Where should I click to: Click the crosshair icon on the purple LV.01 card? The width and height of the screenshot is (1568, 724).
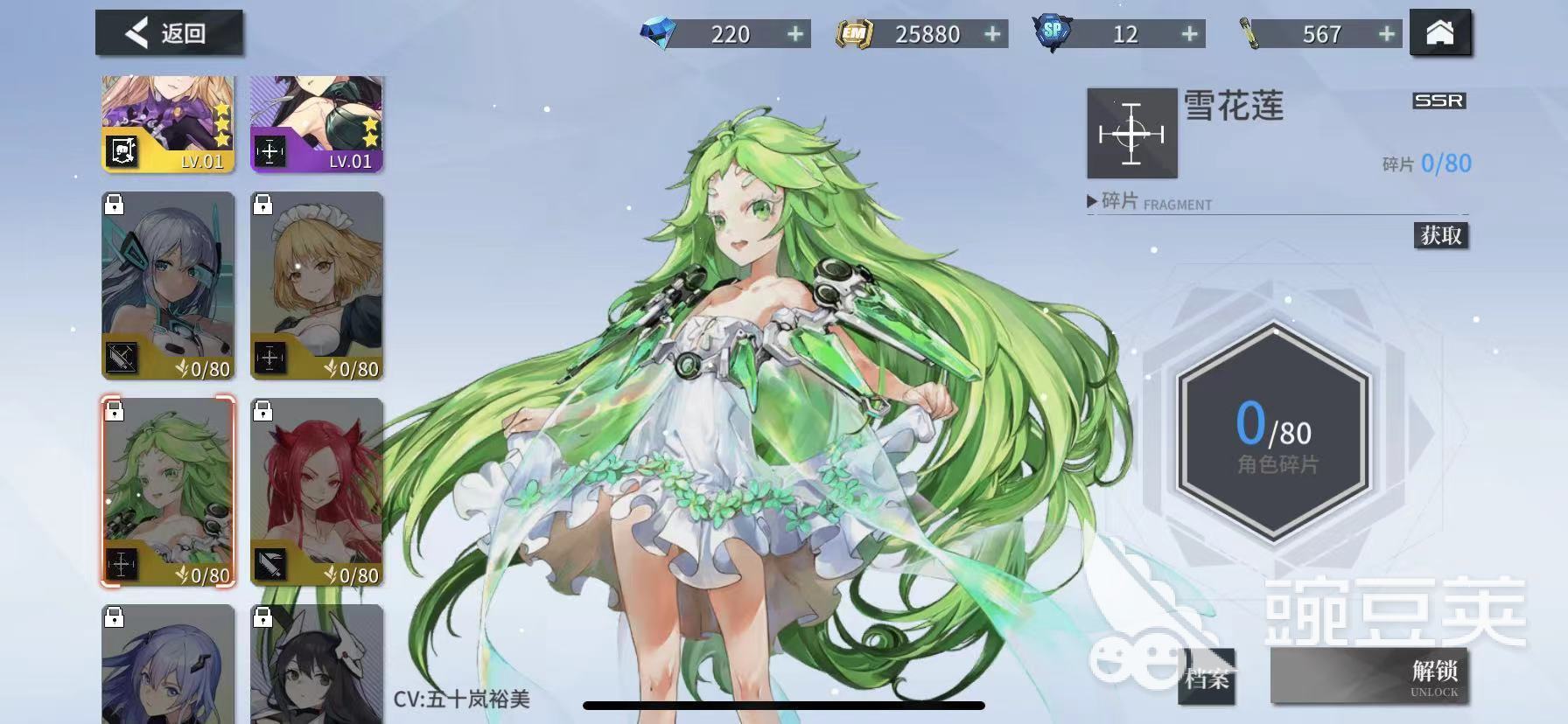(x=270, y=150)
